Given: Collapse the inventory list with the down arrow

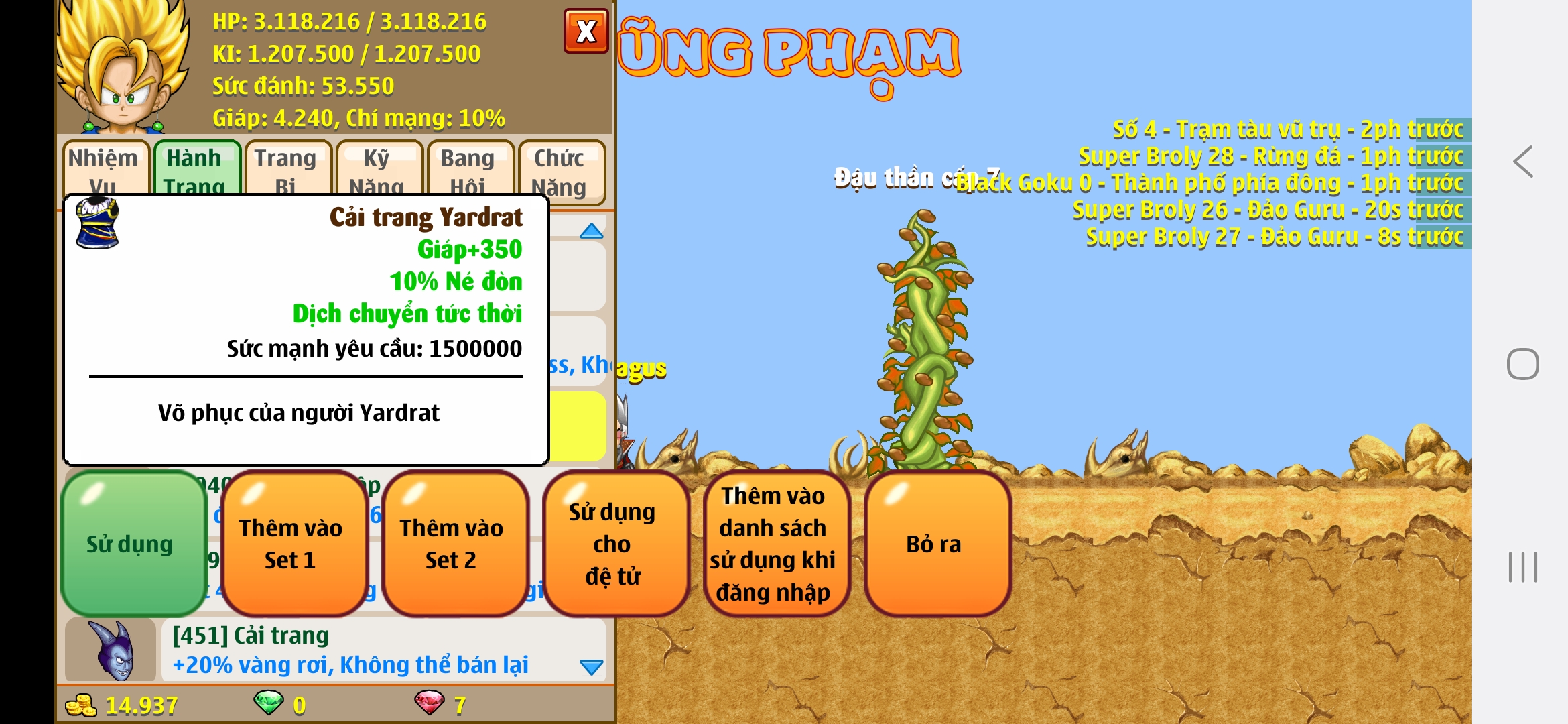Looking at the screenshot, I should point(590,668).
